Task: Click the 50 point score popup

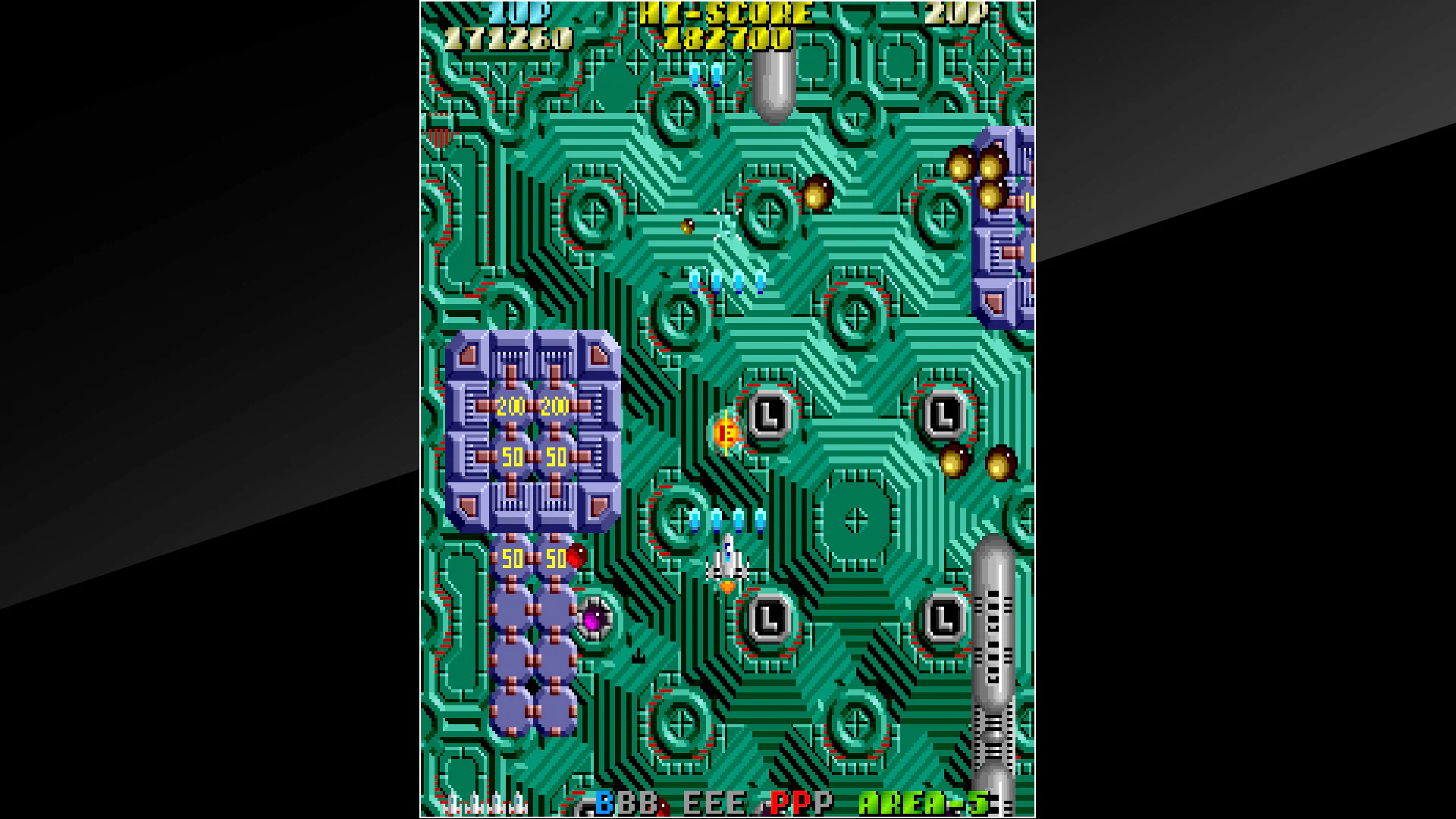Action: pos(514,457)
